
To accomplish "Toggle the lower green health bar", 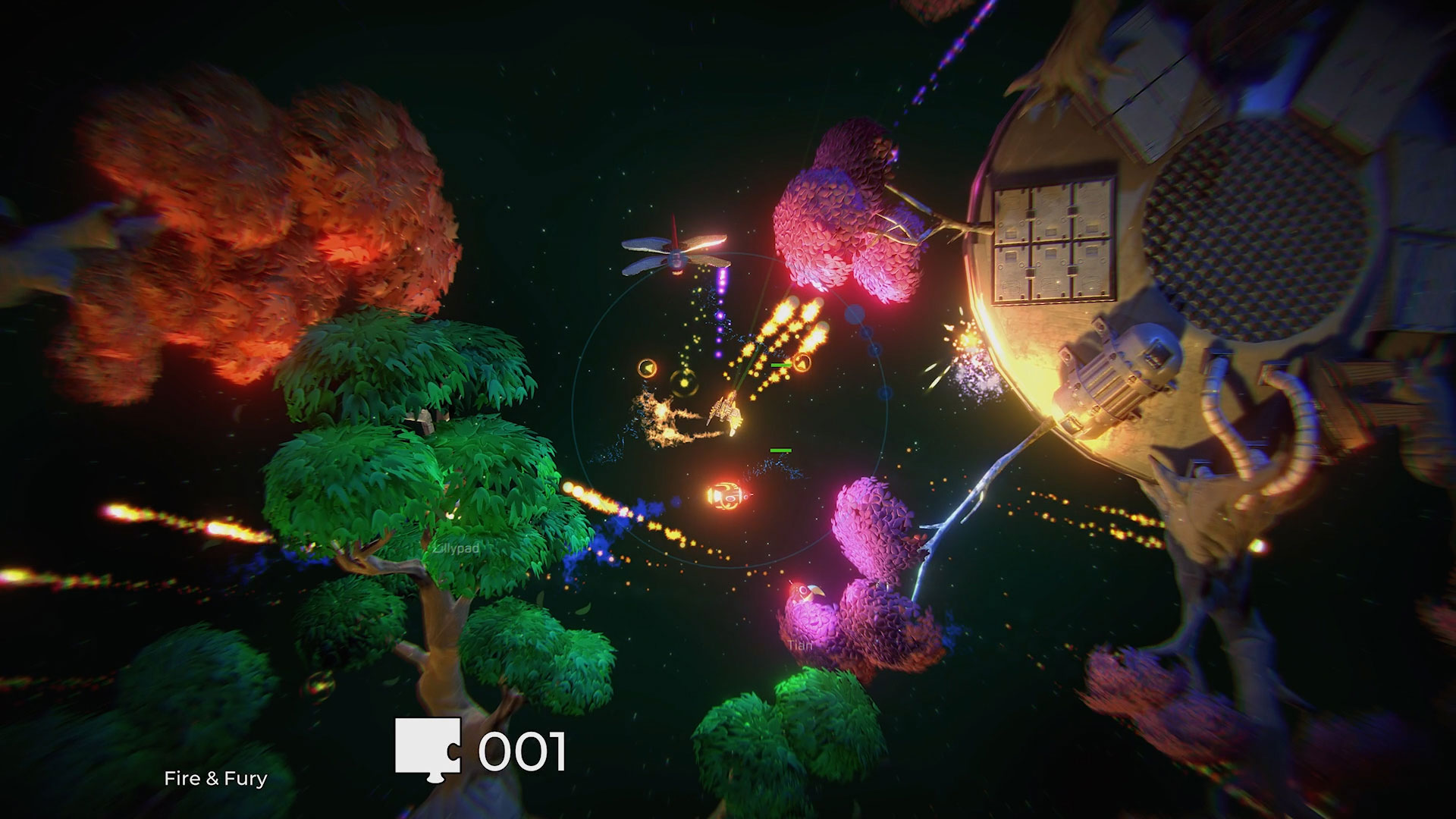I will pos(780,450).
